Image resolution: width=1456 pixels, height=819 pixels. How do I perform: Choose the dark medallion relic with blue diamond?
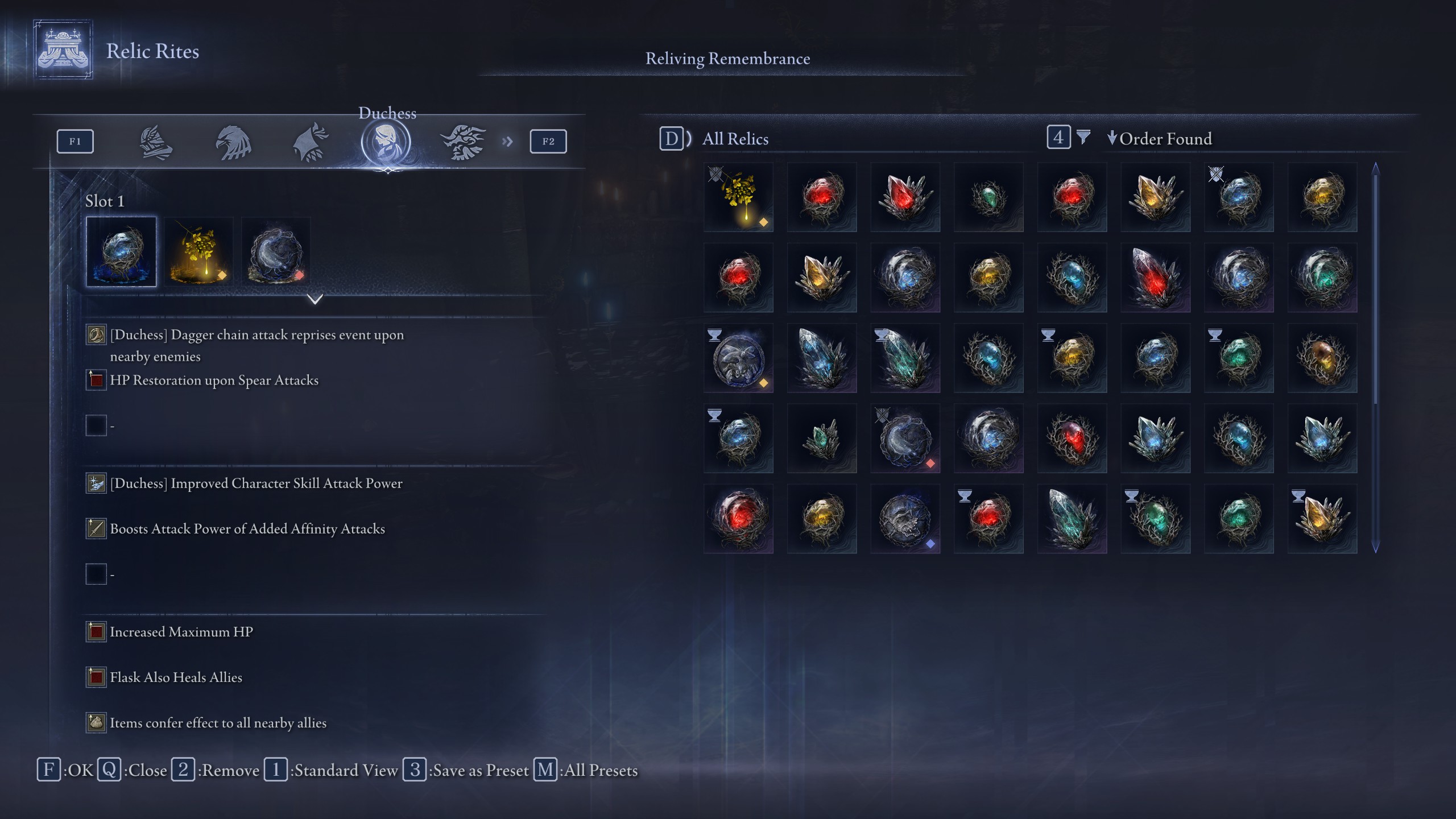click(x=905, y=519)
